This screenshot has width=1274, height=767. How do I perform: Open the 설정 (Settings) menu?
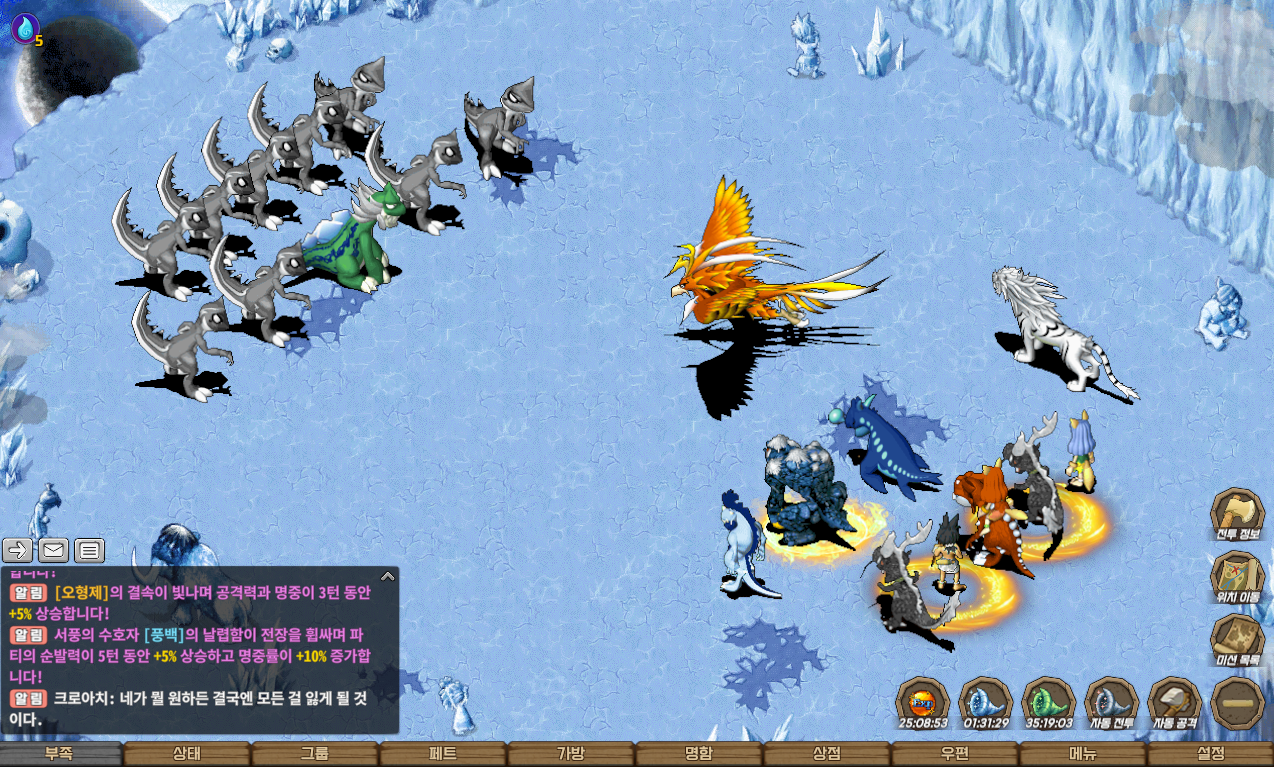pyautogui.click(x=1211, y=754)
